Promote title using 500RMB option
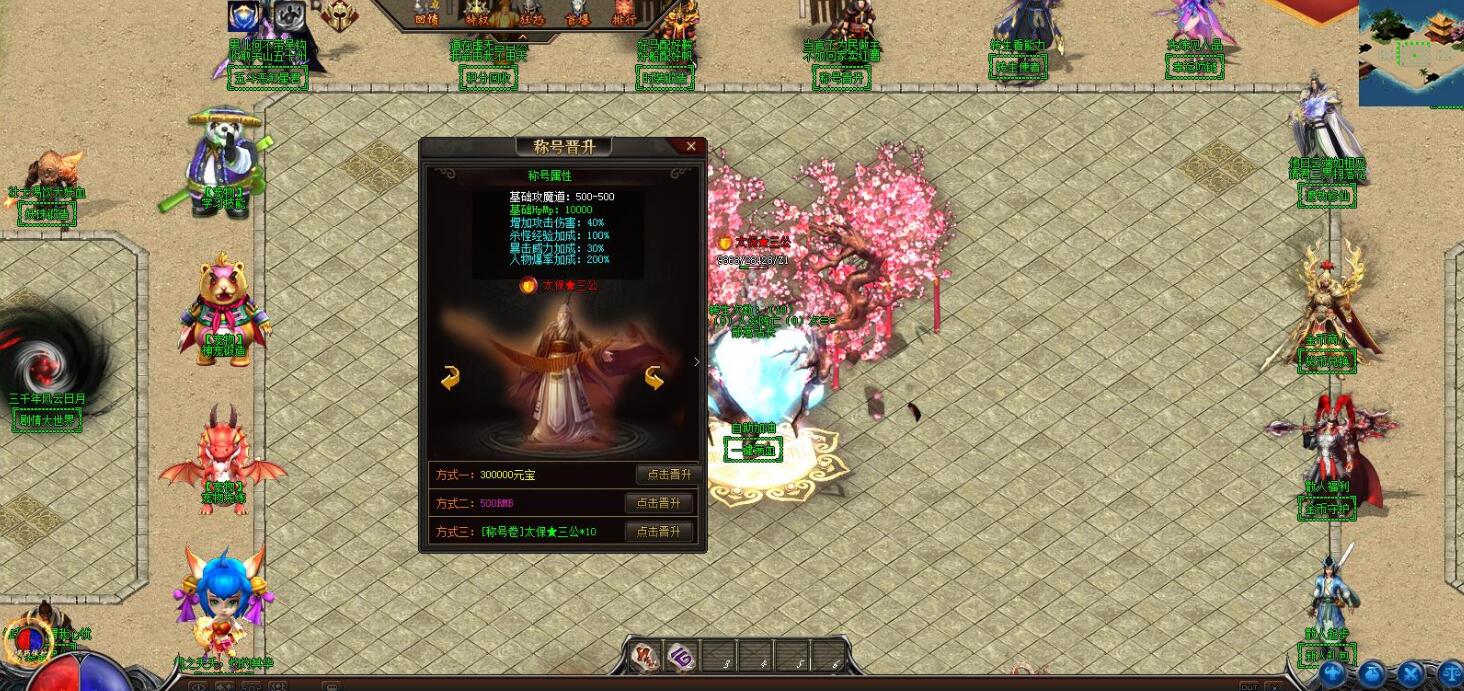The height and width of the screenshot is (691, 1464). coord(659,503)
